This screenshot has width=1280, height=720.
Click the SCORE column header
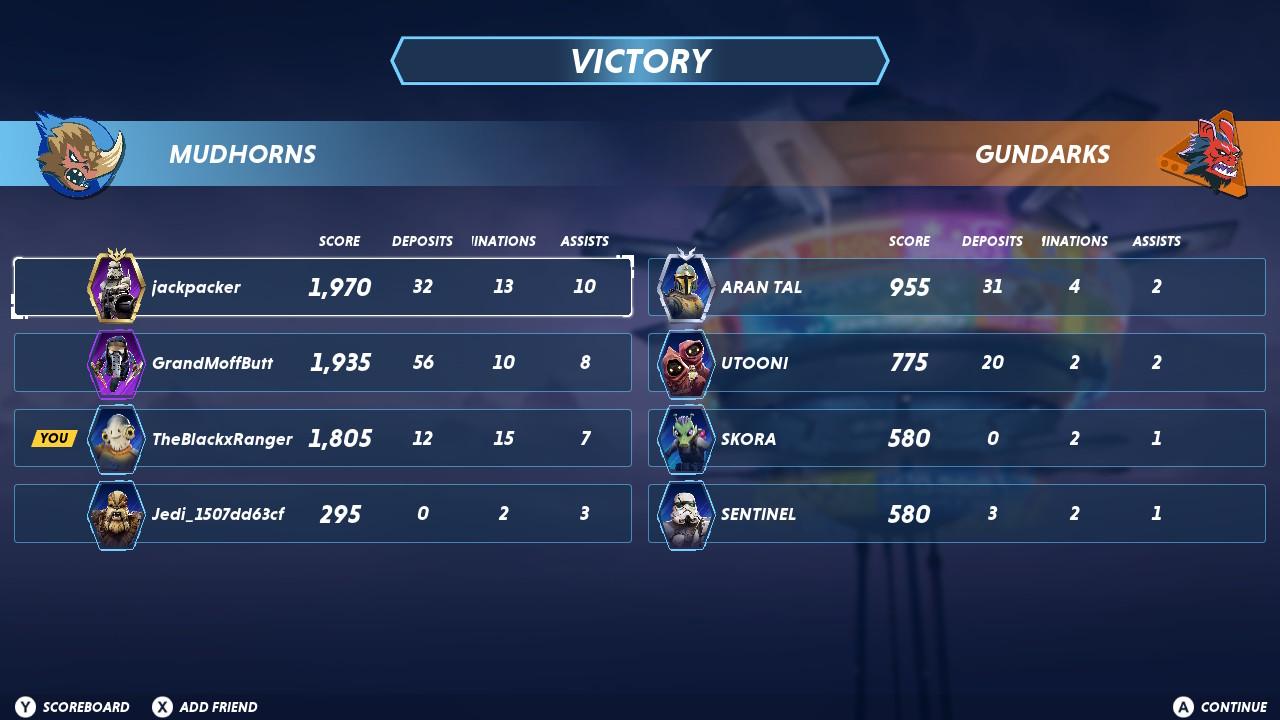point(340,241)
